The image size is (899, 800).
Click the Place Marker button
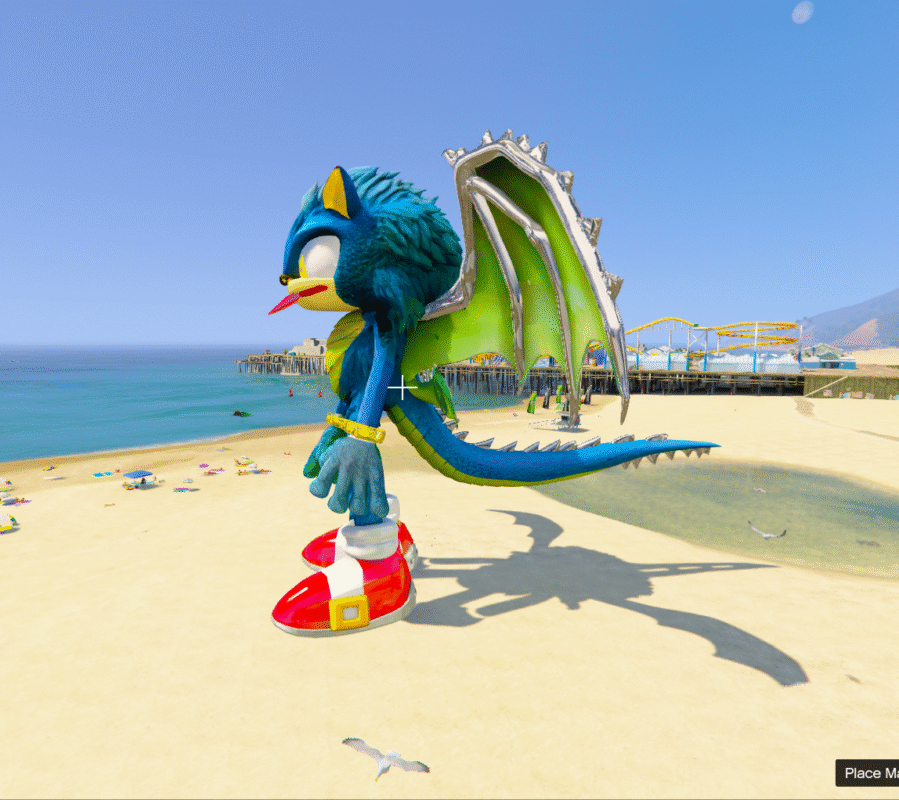coord(868,773)
